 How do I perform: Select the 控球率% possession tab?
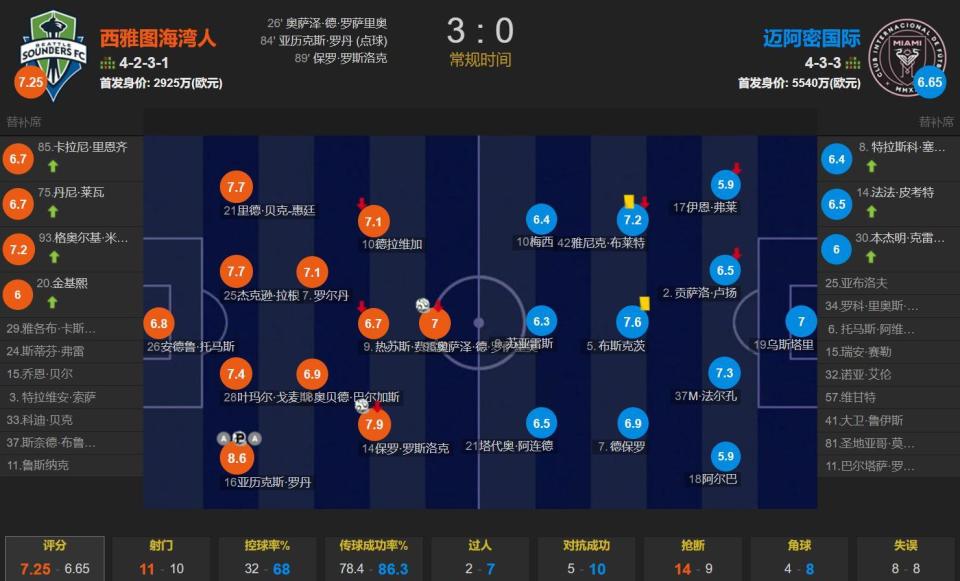[267, 558]
